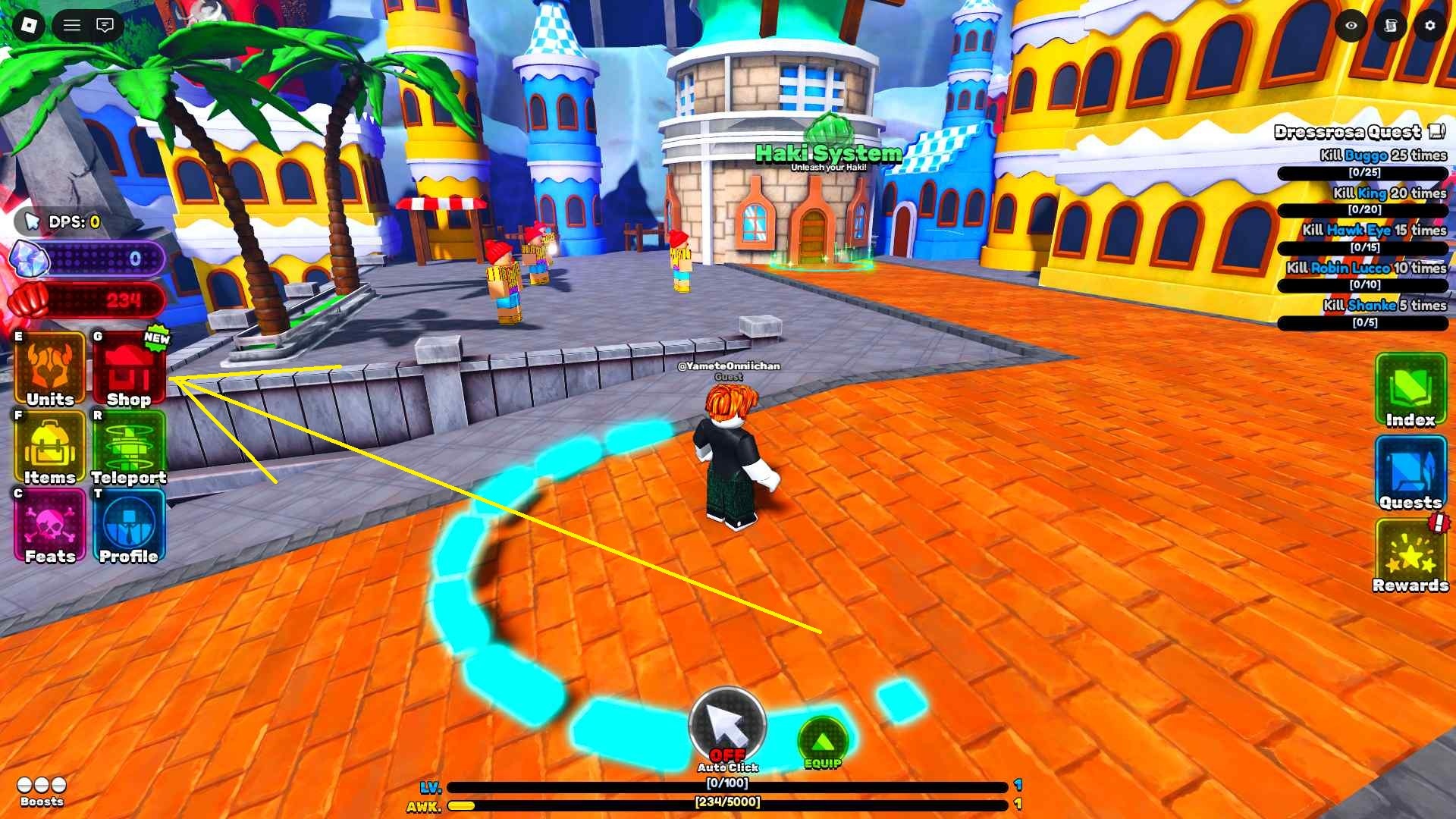Open the Units menu
Screen dimensions: 1456x819
[50, 370]
